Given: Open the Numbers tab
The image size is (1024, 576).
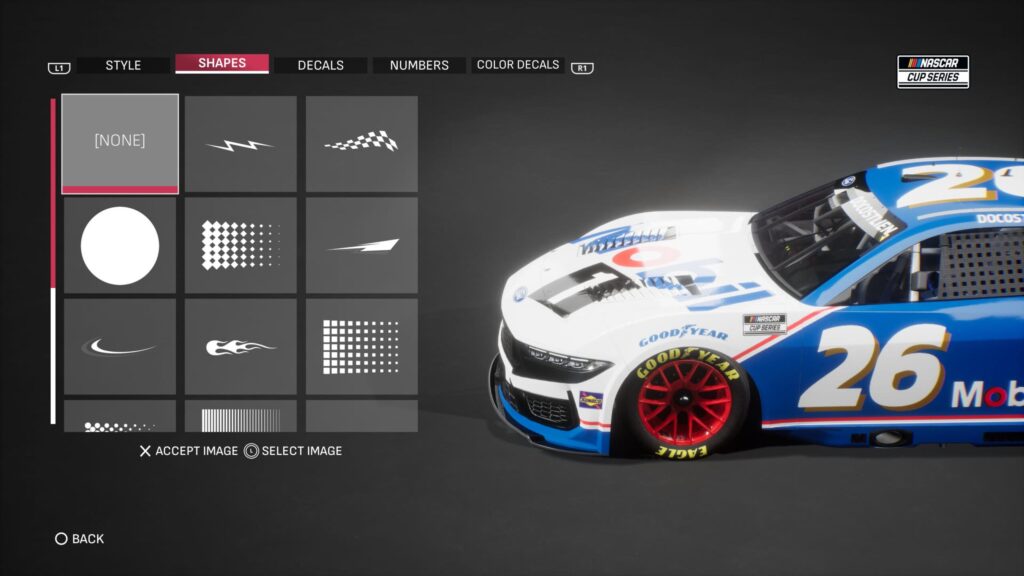Looking at the screenshot, I should 419,65.
